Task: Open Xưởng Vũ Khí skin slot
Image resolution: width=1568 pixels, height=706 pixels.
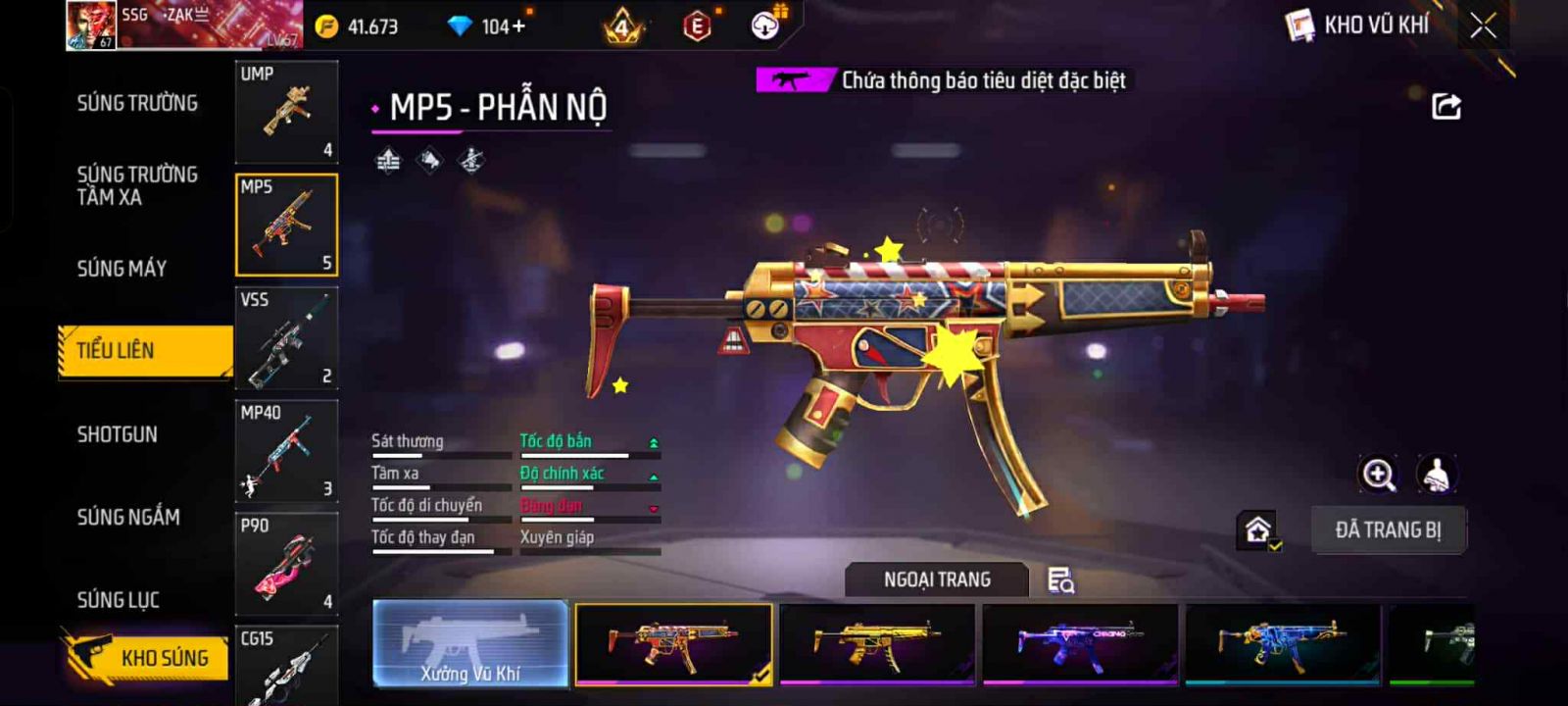Action: (470, 643)
